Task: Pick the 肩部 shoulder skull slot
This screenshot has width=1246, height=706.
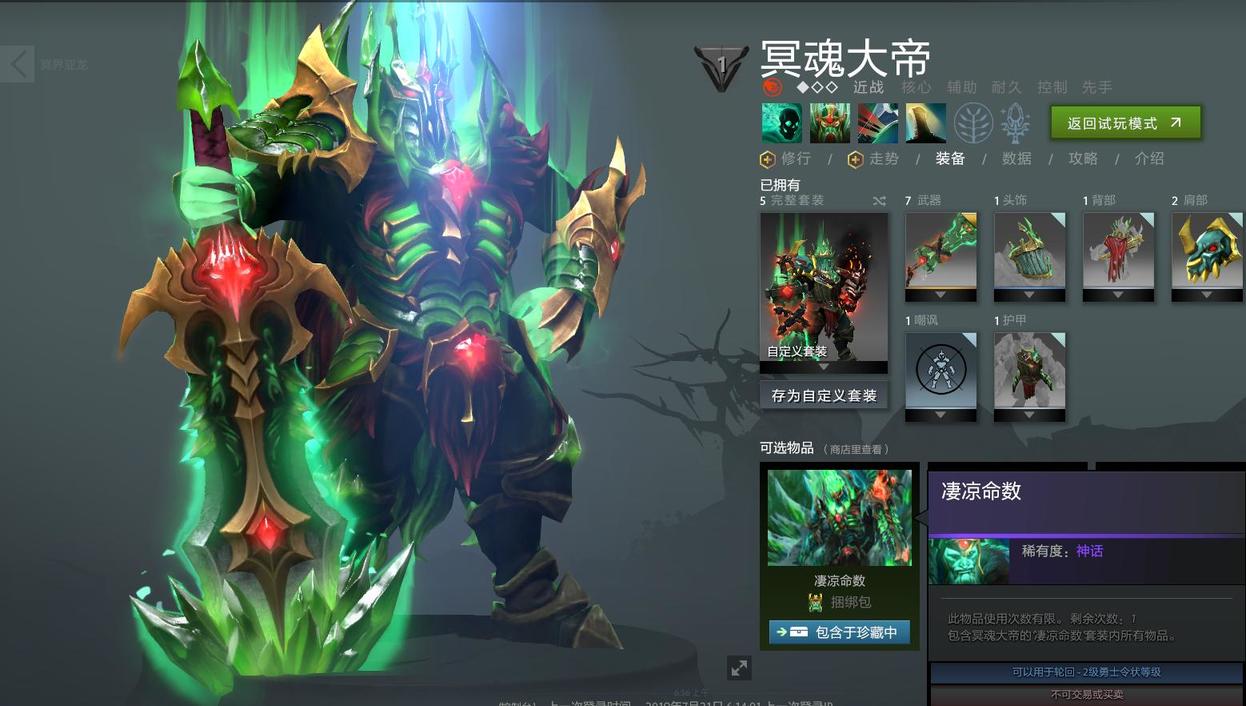Action: coord(1207,251)
